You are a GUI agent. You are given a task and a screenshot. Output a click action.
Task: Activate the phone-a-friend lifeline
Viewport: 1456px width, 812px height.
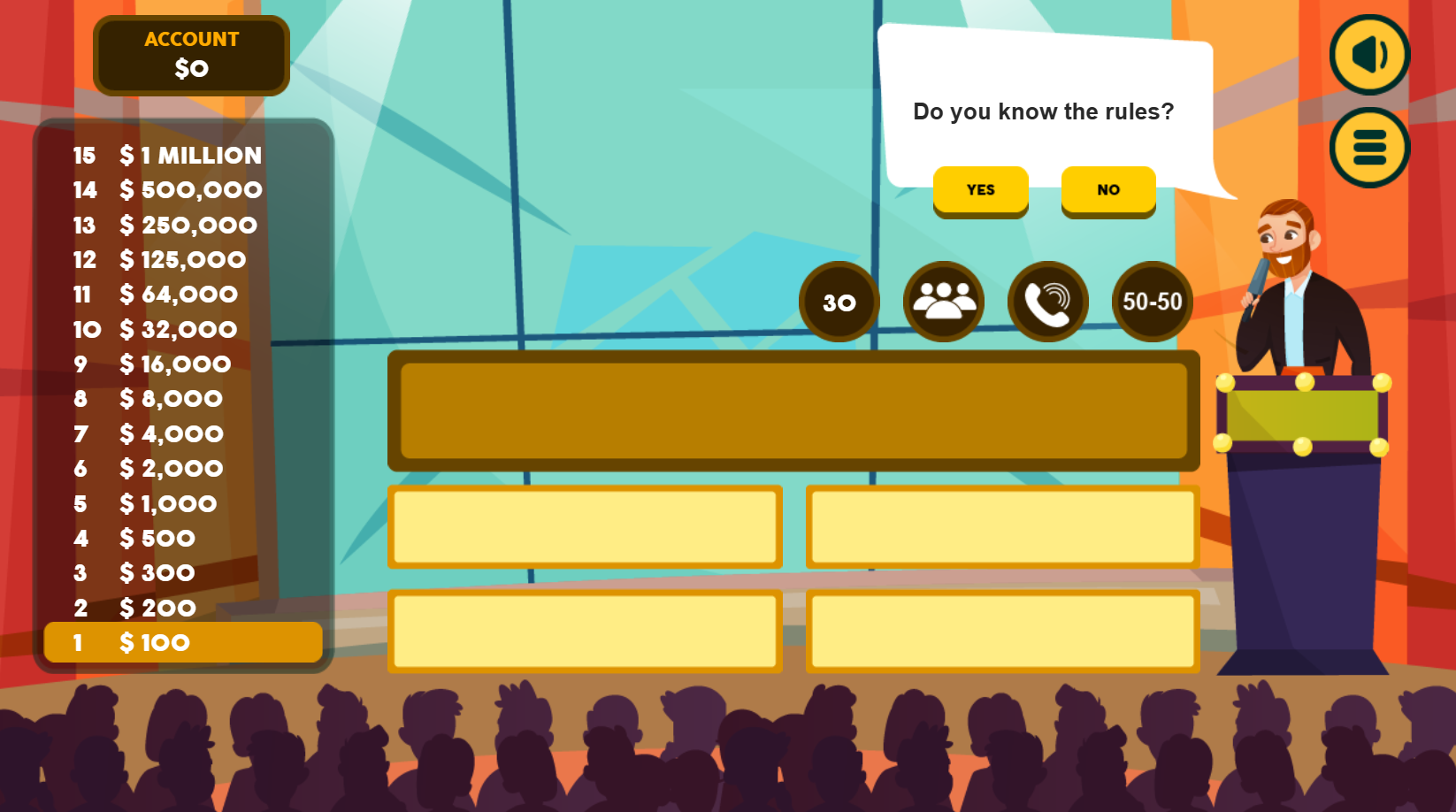coord(1048,302)
